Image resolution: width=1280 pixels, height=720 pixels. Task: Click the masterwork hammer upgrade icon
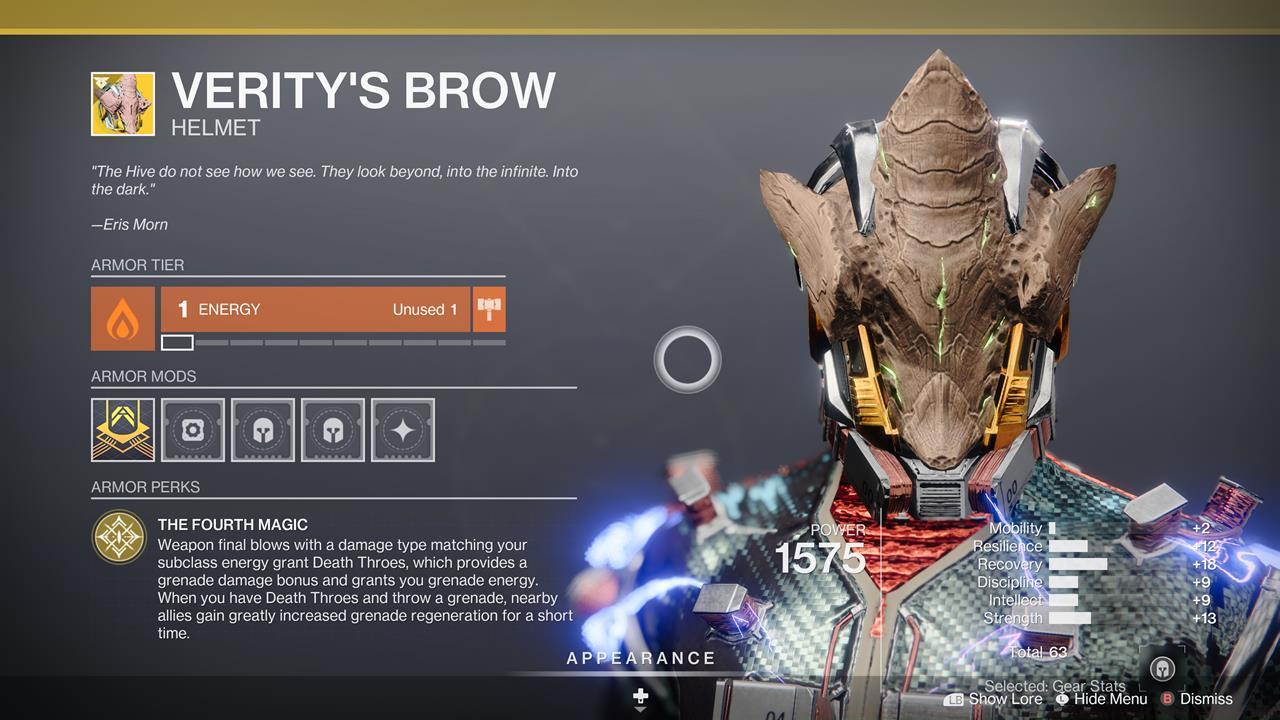(x=489, y=309)
